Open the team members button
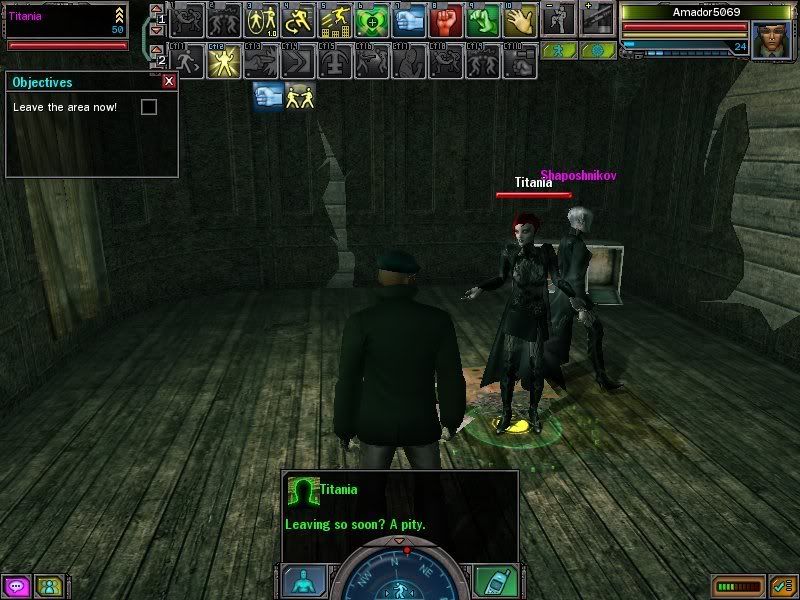Screen dimensions: 800x600 [48, 586]
